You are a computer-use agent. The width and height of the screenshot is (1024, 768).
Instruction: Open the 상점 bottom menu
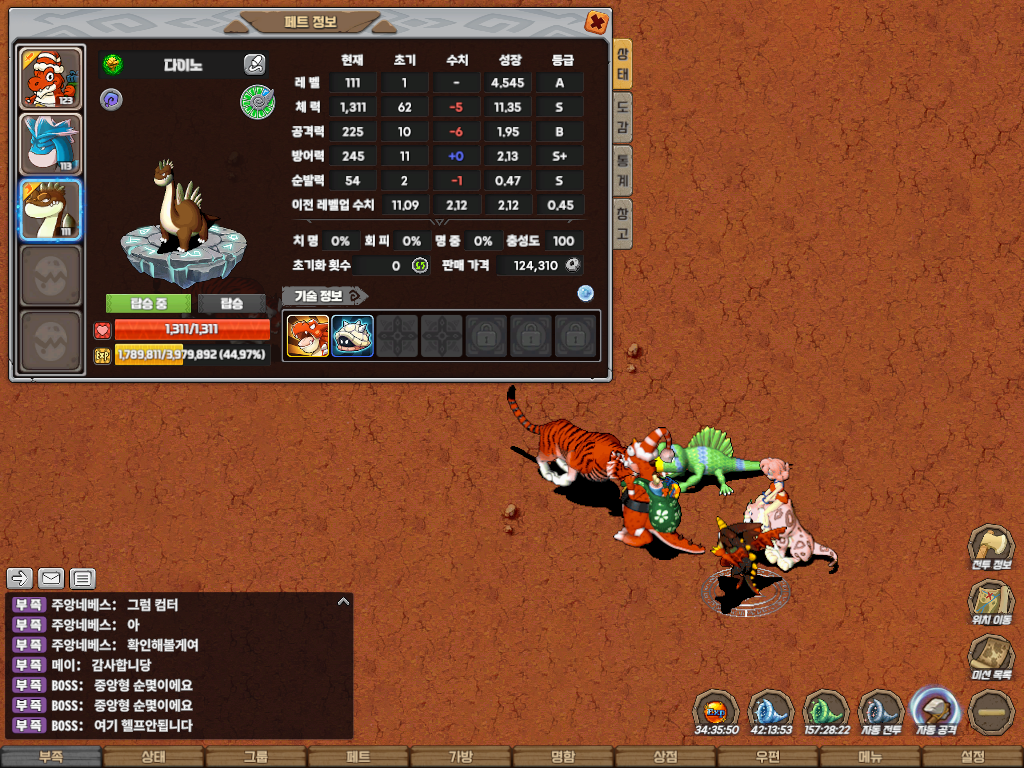665,757
